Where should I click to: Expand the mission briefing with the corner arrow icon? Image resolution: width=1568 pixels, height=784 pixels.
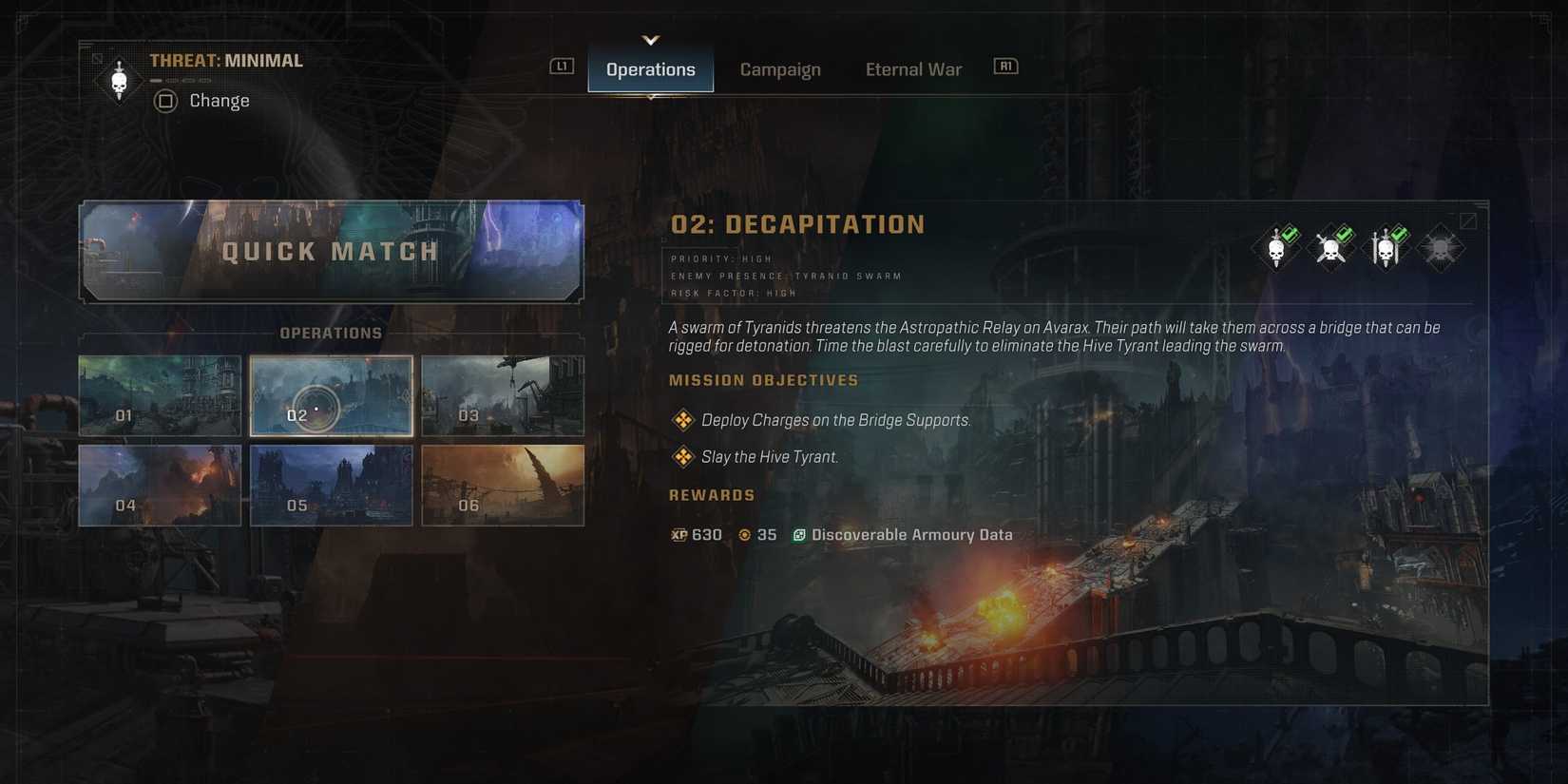(1468, 220)
